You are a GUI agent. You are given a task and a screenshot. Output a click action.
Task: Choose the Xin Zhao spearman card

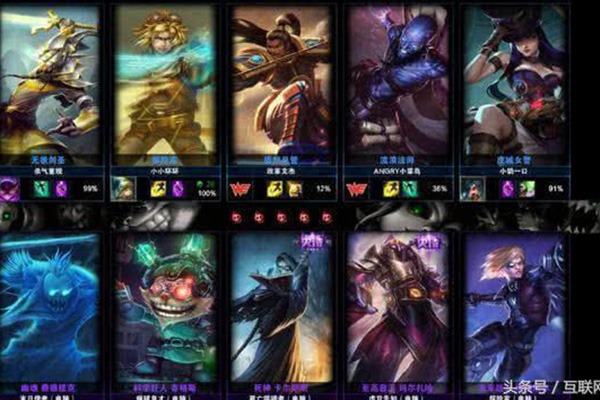[x=281, y=80]
